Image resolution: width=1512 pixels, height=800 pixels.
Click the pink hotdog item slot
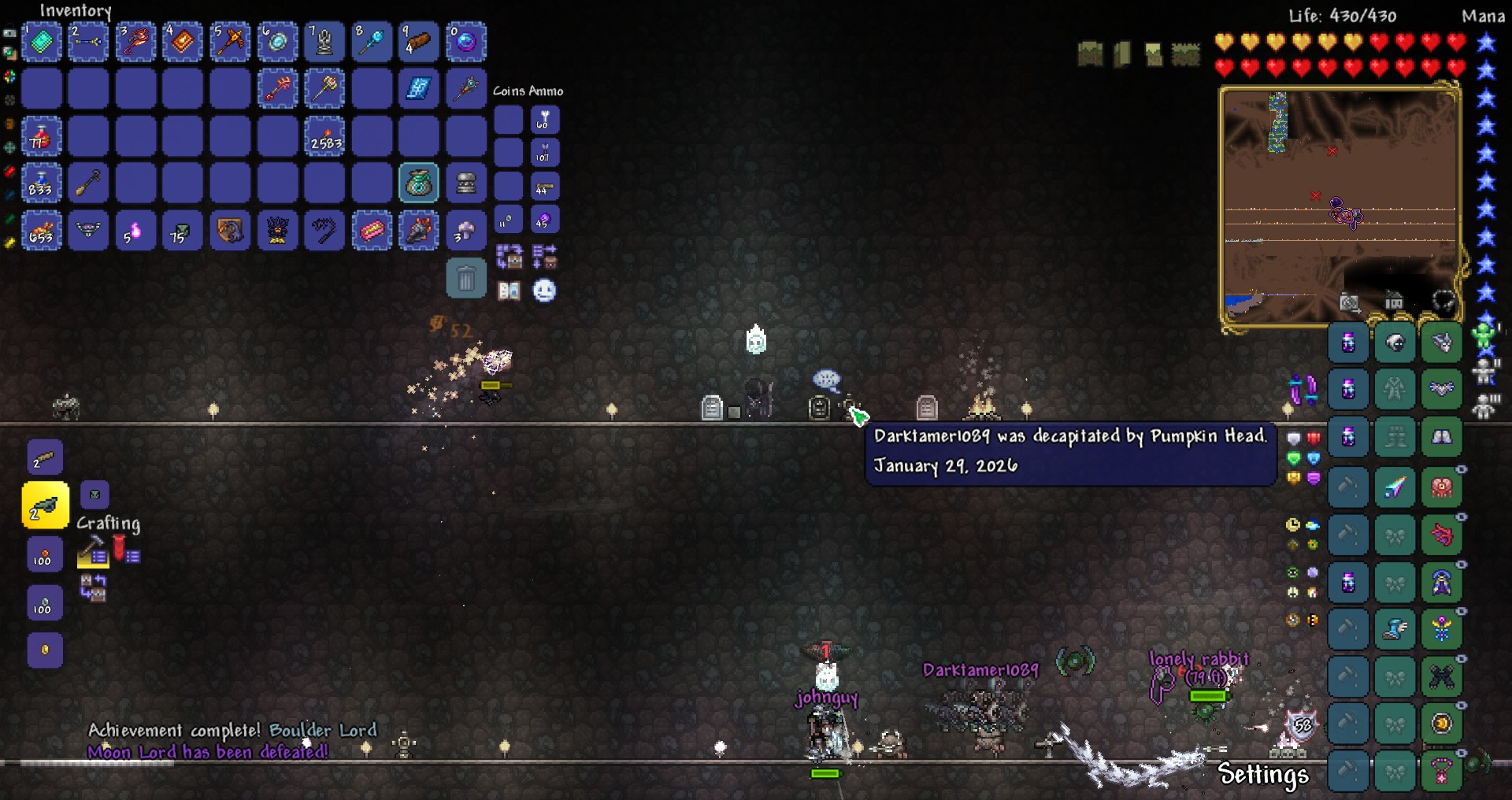click(x=372, y=231)
